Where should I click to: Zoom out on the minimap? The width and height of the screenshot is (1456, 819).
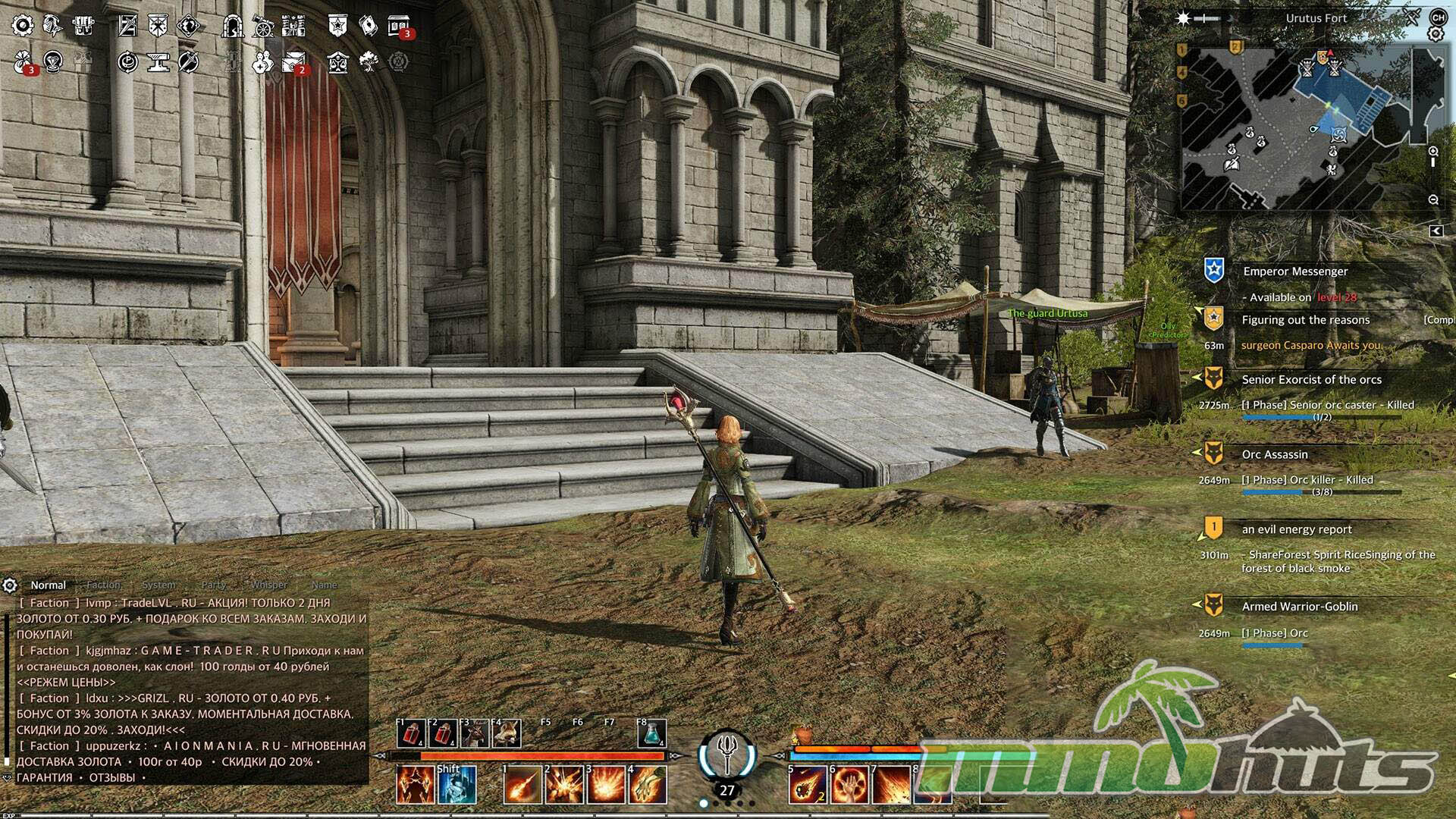[1433, 199]
